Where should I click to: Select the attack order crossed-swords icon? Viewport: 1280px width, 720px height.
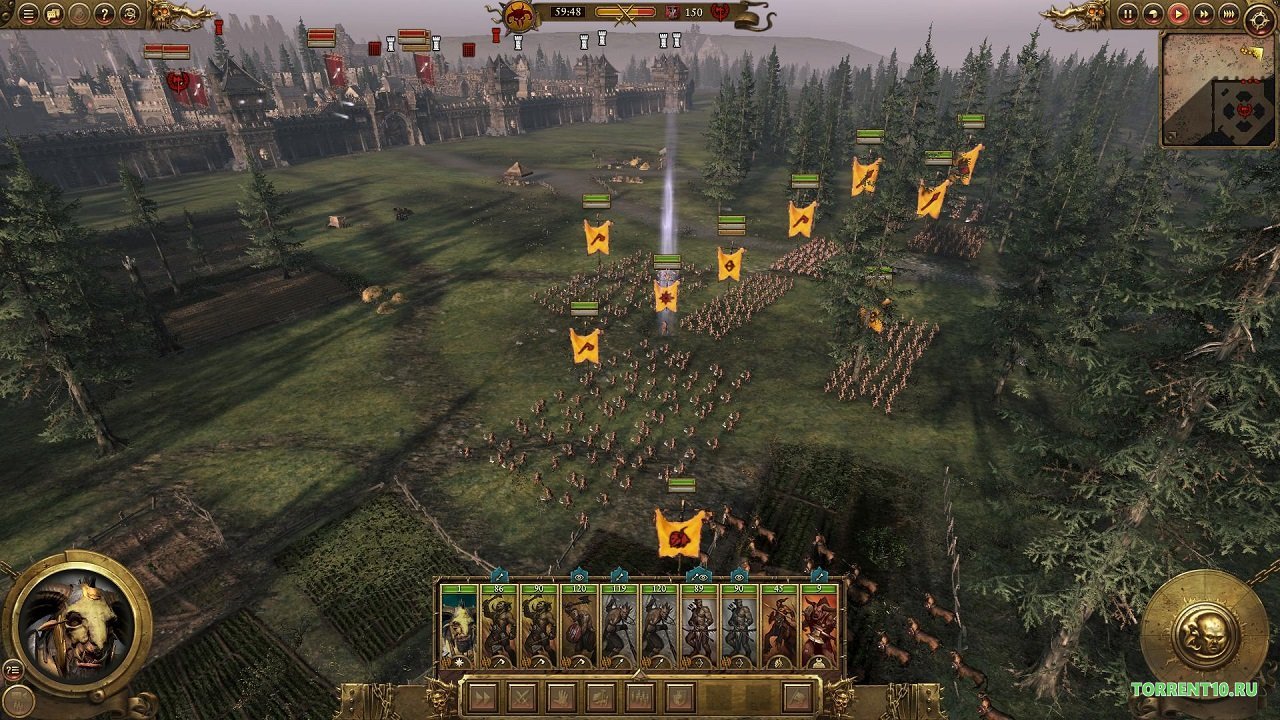pyautogui.click(x=524, y=695)
